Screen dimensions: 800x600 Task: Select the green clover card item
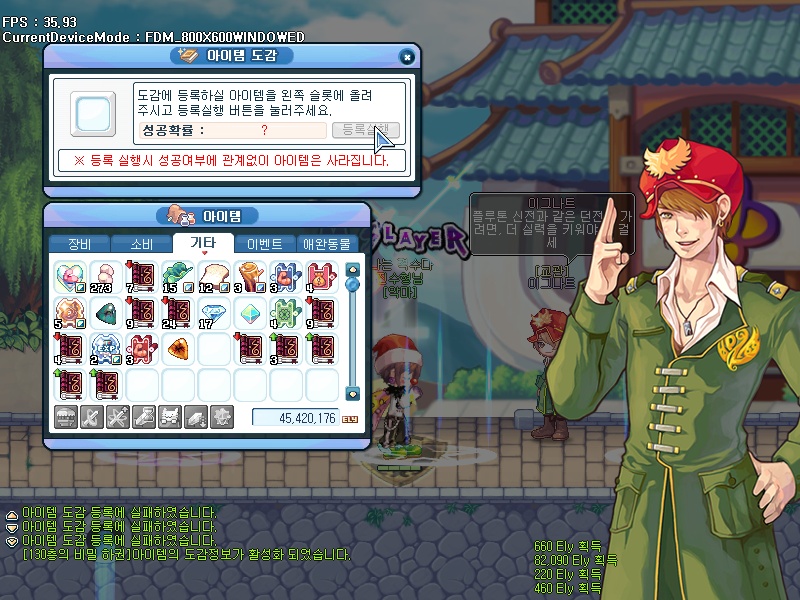click(x=285, y=312)
